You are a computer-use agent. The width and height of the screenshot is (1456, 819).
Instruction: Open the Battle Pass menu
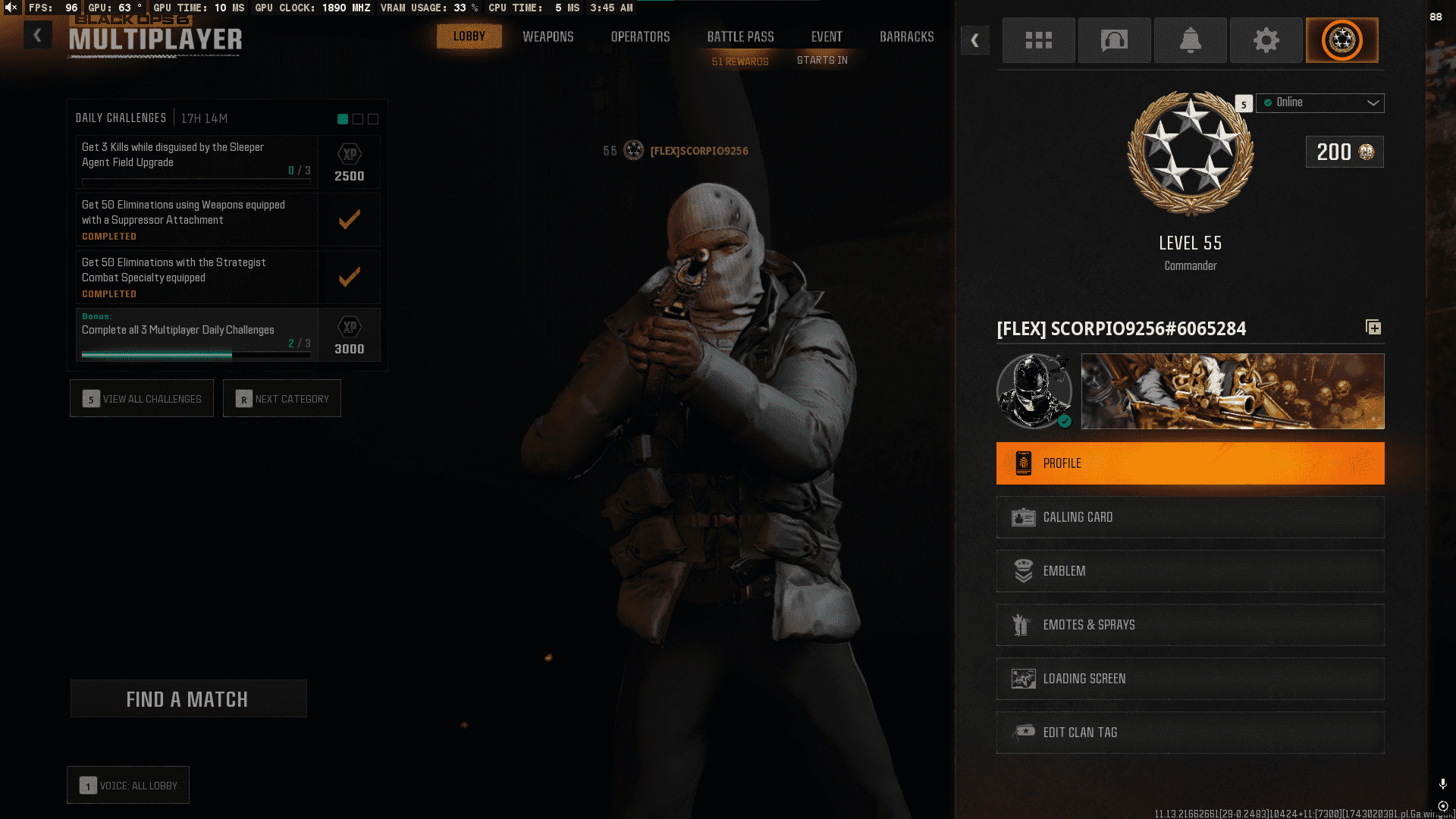[740, 36]
